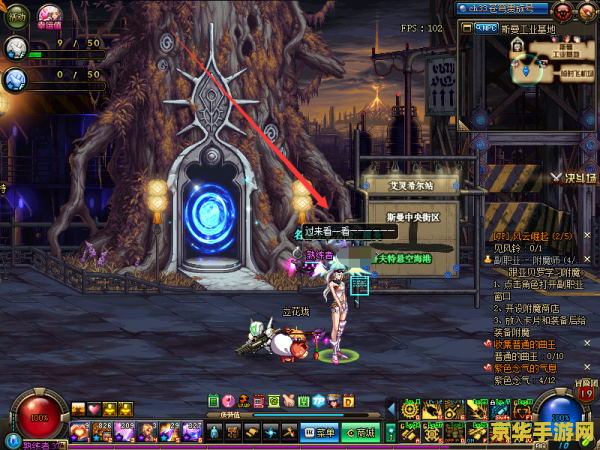Click the 过来看一看 chat bubble
Image resolution: width=600 pixels, height=450 pixels.
coord(328,230)
